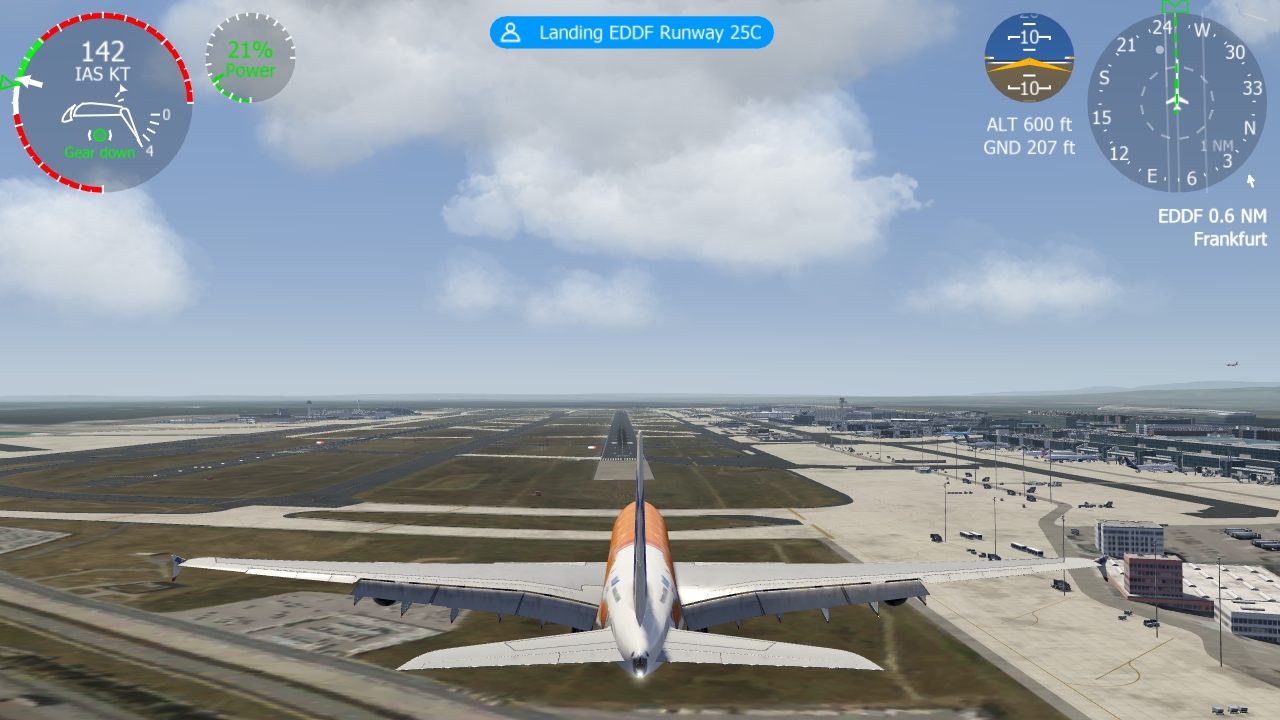Screen dimensions: 1280x720
Task: Click the pilot icon on the mission banner
Action: [x=510, y=32]
